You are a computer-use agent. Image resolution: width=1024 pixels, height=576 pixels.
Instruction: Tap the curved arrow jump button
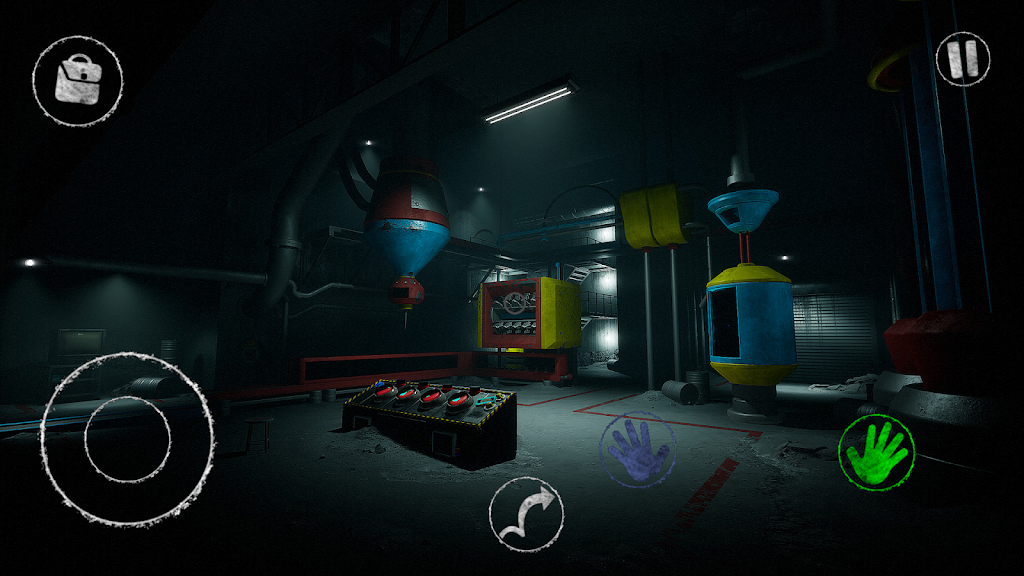[525, 514]
